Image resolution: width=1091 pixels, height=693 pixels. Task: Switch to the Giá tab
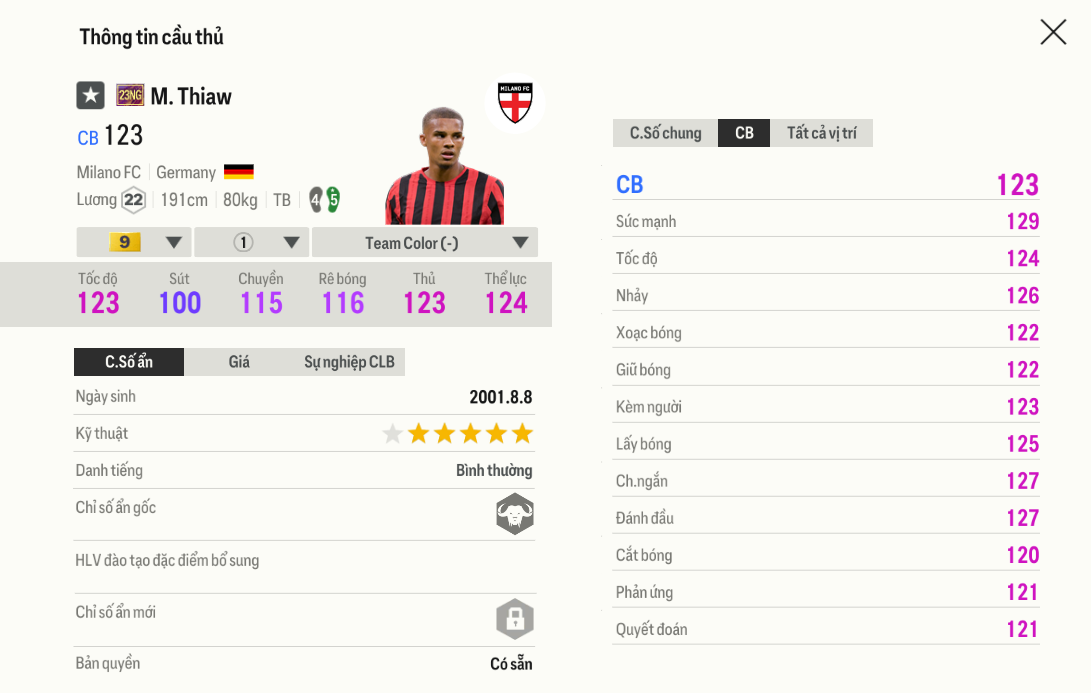pyautogui.click(x=239, y=362)
